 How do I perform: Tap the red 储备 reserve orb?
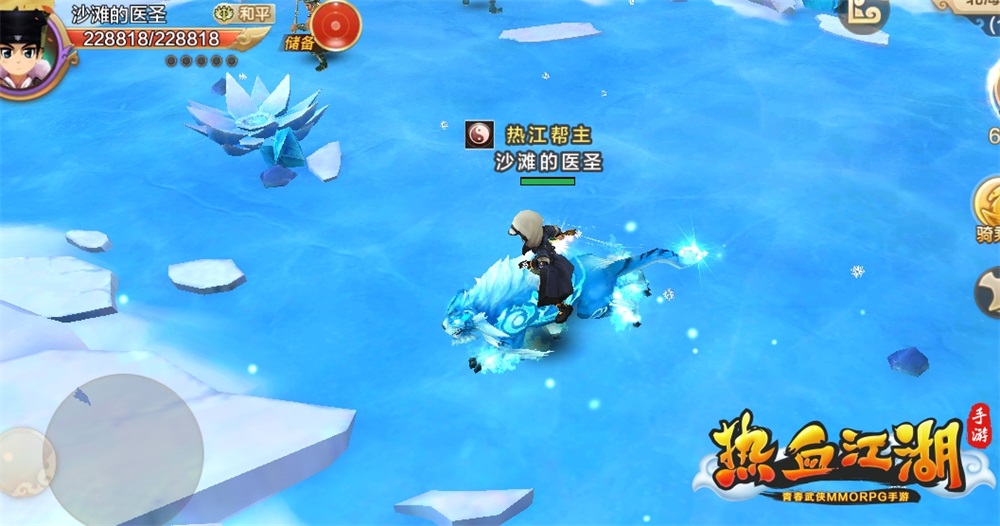click(337, 24)
